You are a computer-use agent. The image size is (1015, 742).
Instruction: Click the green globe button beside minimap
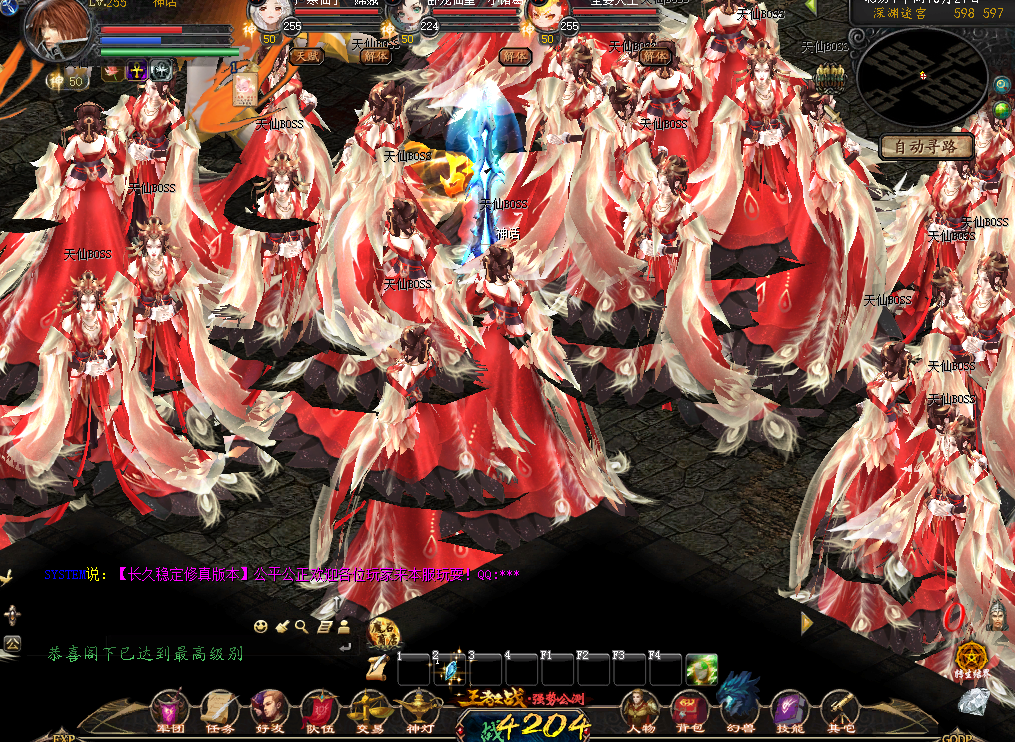coord(1001,109)
